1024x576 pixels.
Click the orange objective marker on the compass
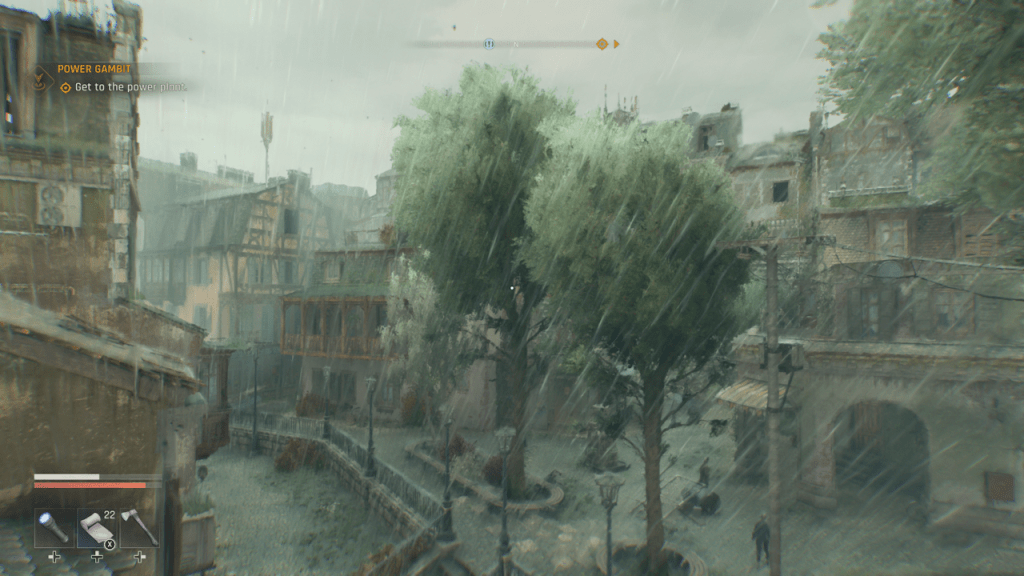coord(601,44)
